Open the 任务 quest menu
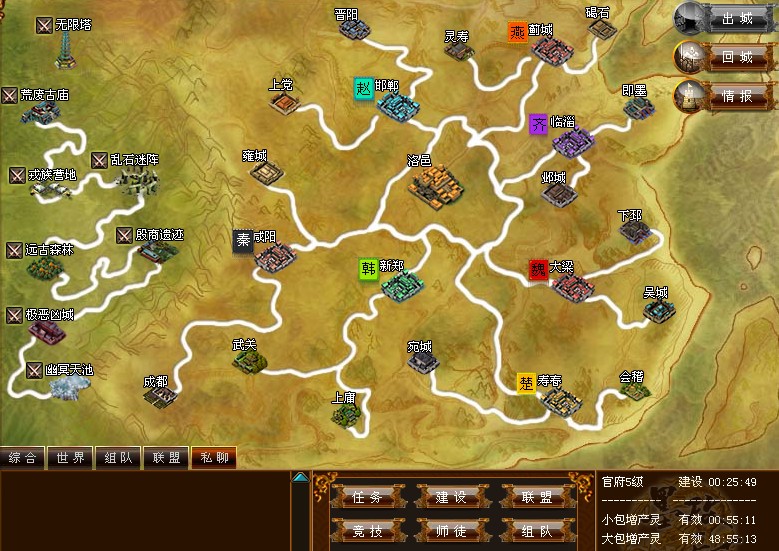This screenshot has height=551, width=779. 361,497
